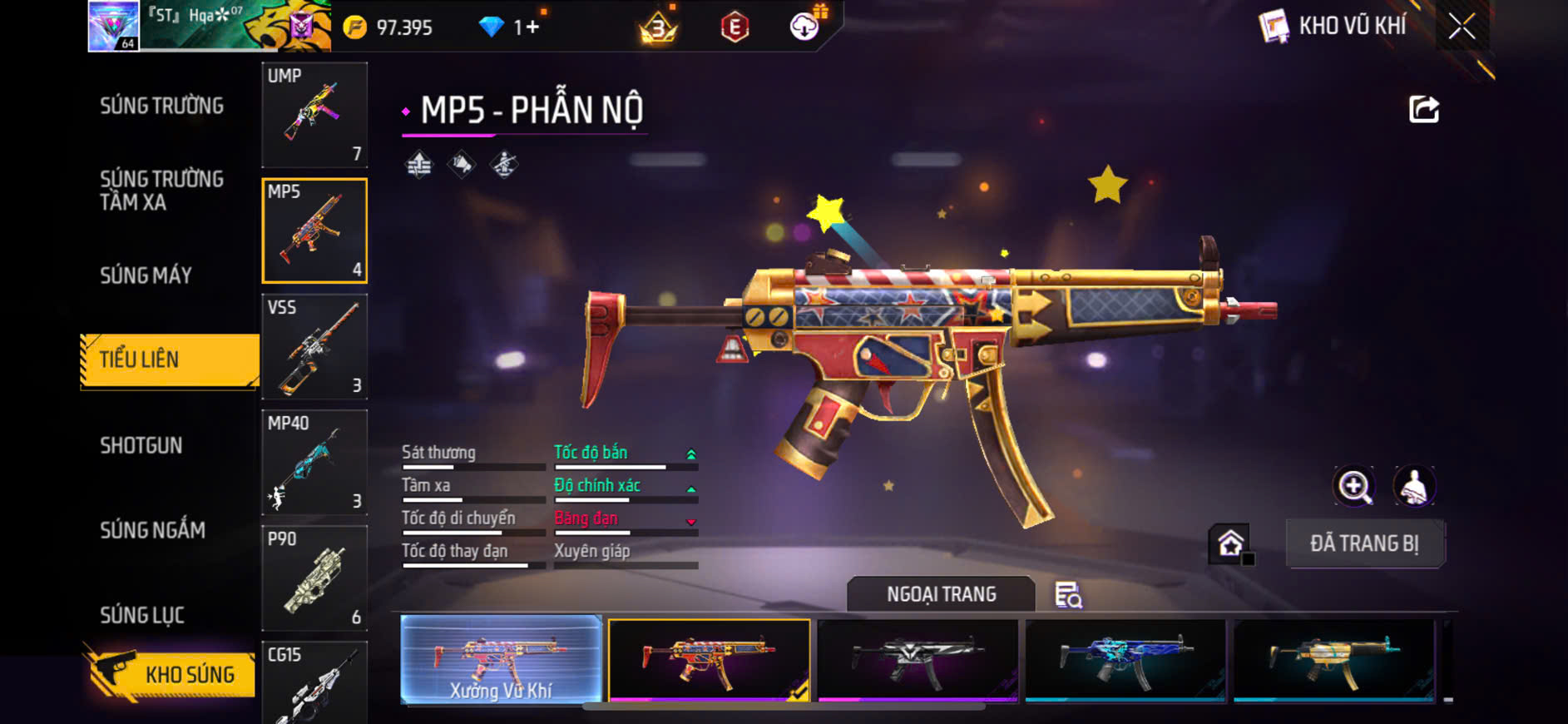Image resolution: width=1568 pixels, height=724 pixels.
Task: Pick the P90 weapon tile
Action: click(x=314, y=578)
